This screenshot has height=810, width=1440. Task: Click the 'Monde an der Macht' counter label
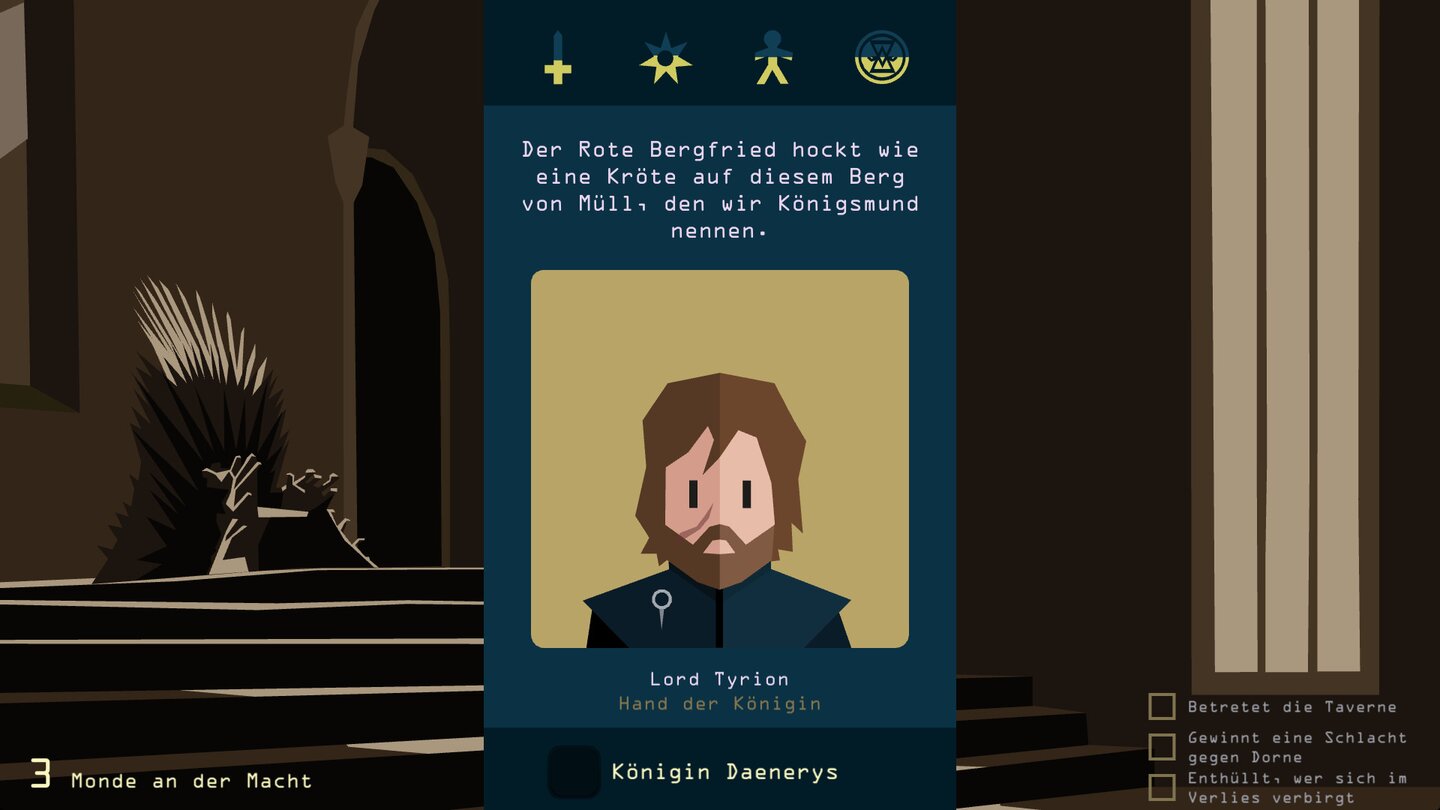pos(190,781)
